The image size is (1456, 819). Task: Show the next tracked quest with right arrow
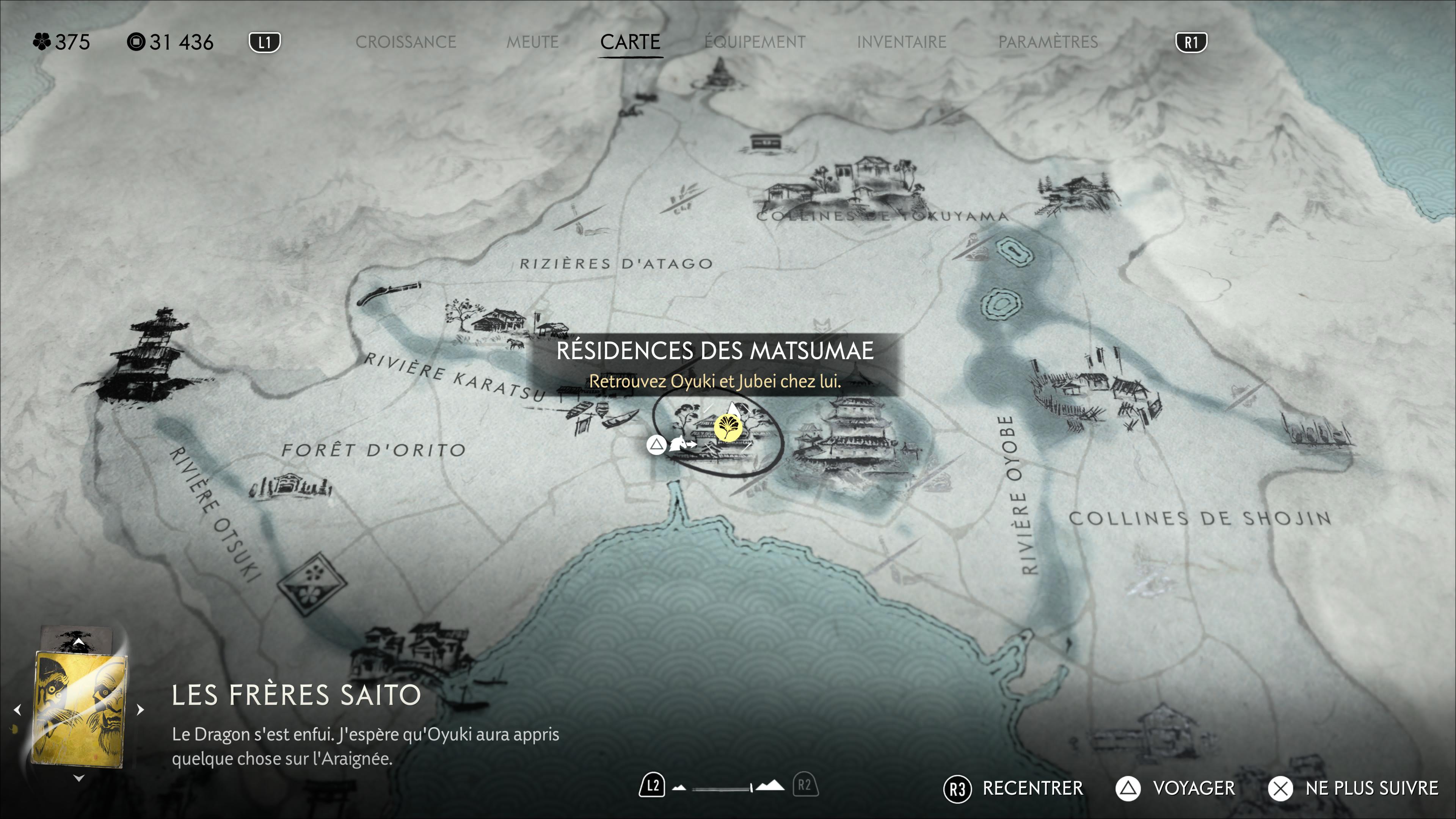[x=141, y=709]
